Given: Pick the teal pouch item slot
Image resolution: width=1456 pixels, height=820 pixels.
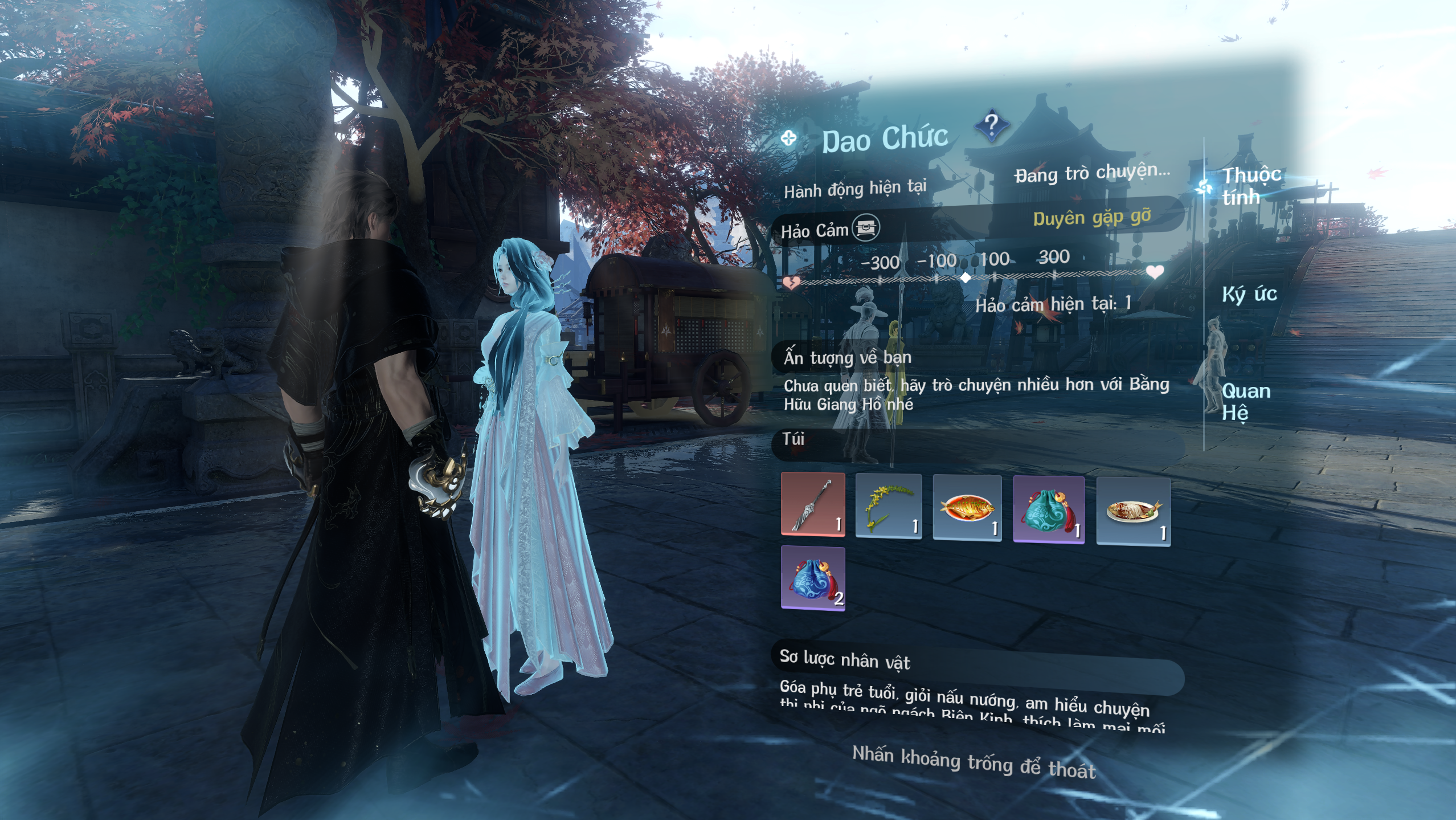Looking at the screenshot, I should [1048, 510].
